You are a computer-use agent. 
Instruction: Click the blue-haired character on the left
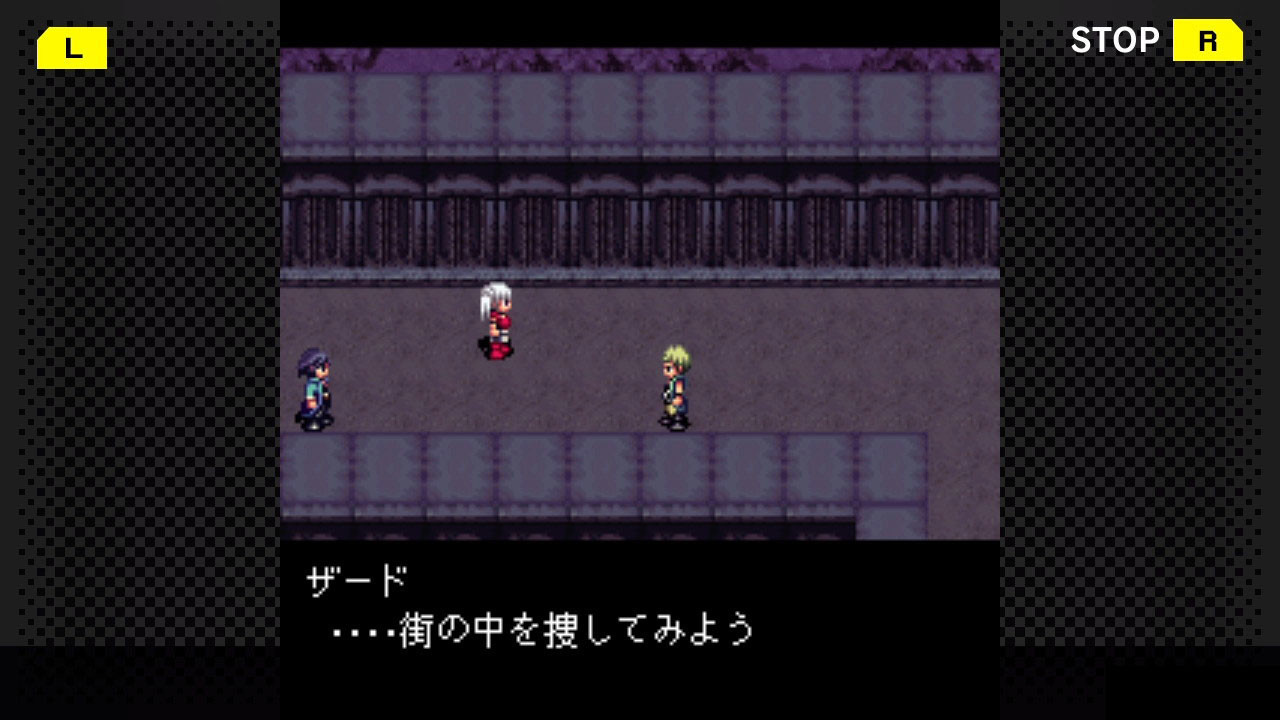click(x=311, y=390)
